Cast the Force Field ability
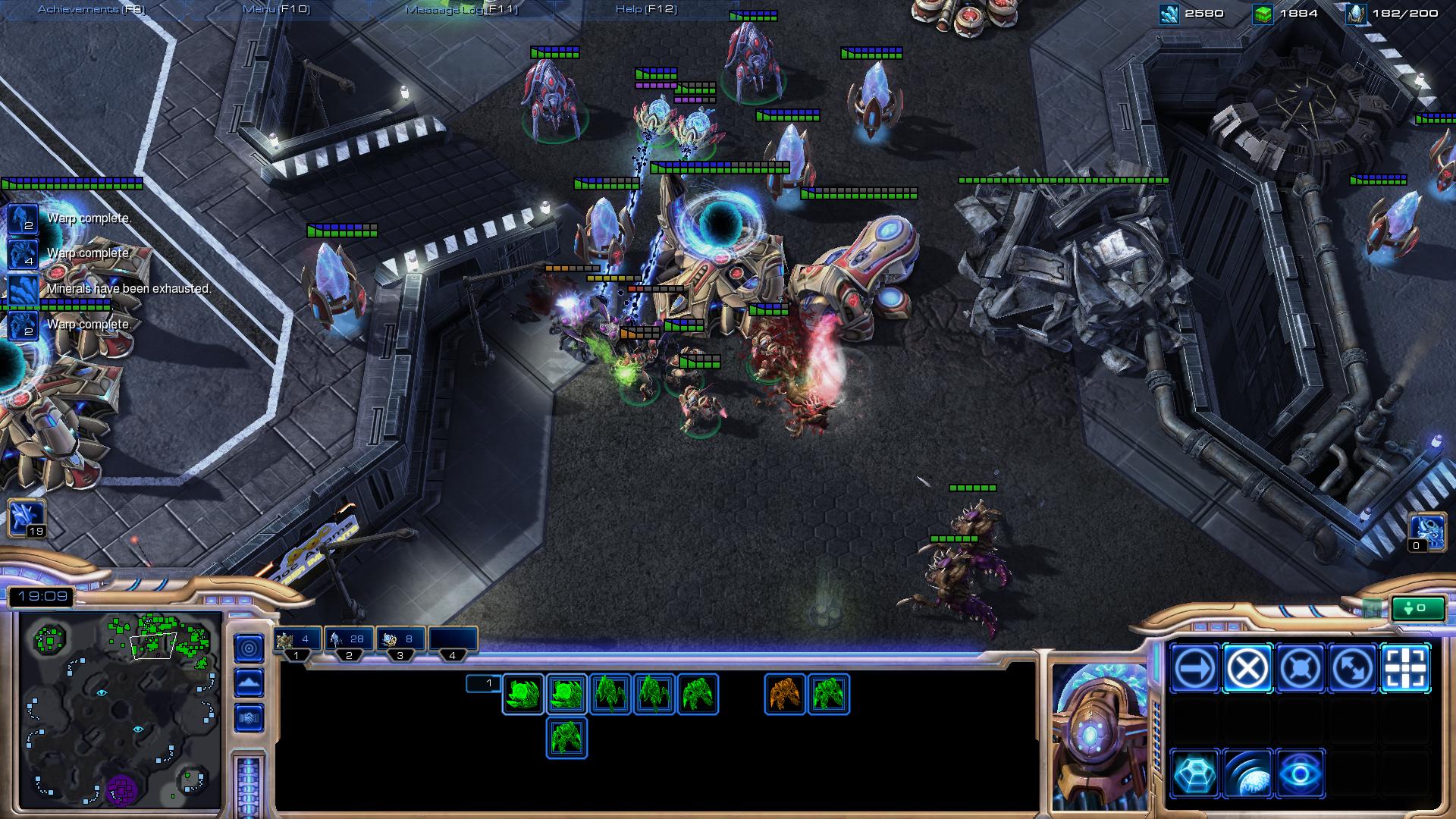Viewport: 1456px width, 819px height. coord(1194,774)
